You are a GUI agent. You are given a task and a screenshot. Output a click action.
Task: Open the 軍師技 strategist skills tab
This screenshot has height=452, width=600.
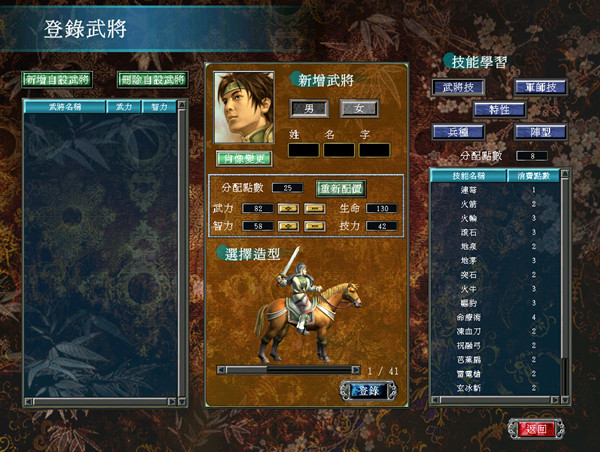(540, 87)
